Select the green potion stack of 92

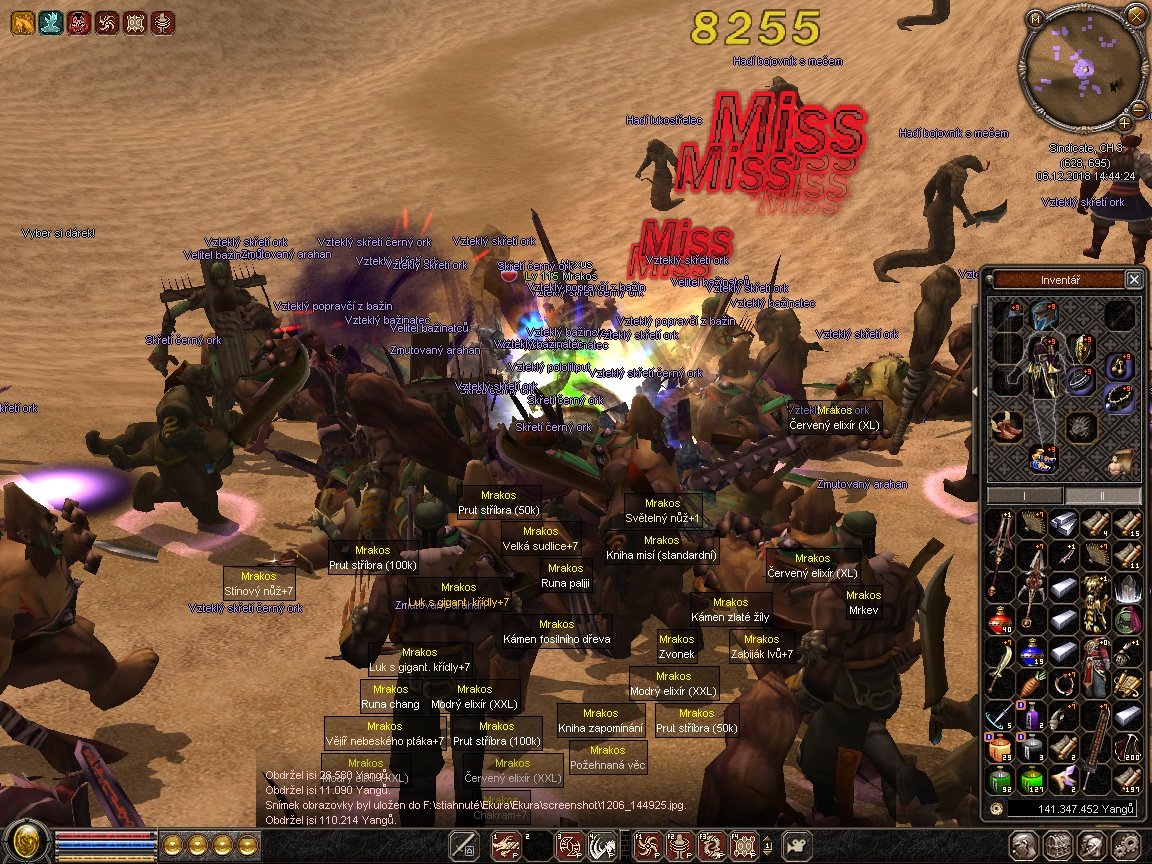(x=1001, y=779)
